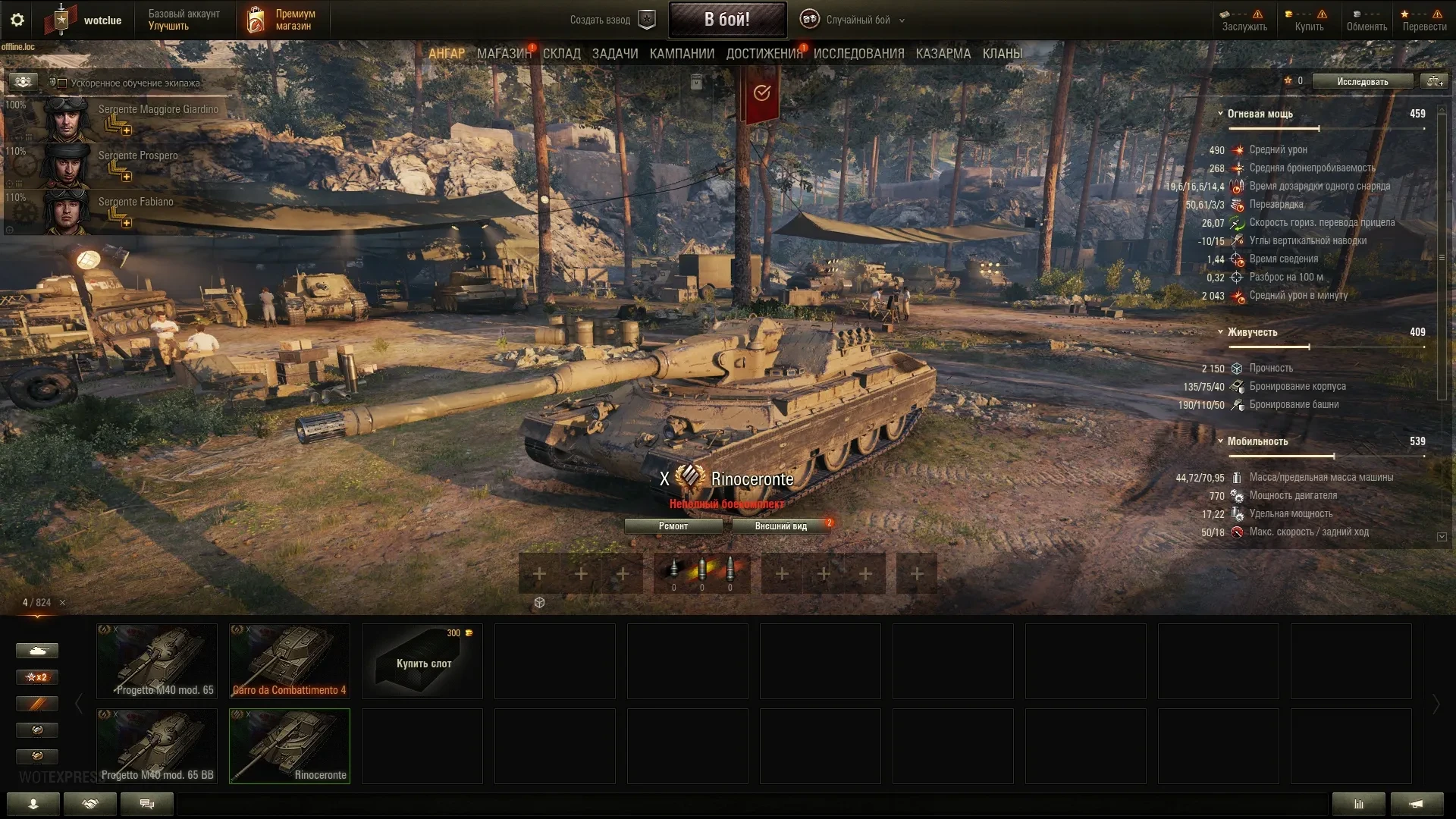Open the ИССЛЕДОВАНИЯ tab

click(x=858, y=54)
